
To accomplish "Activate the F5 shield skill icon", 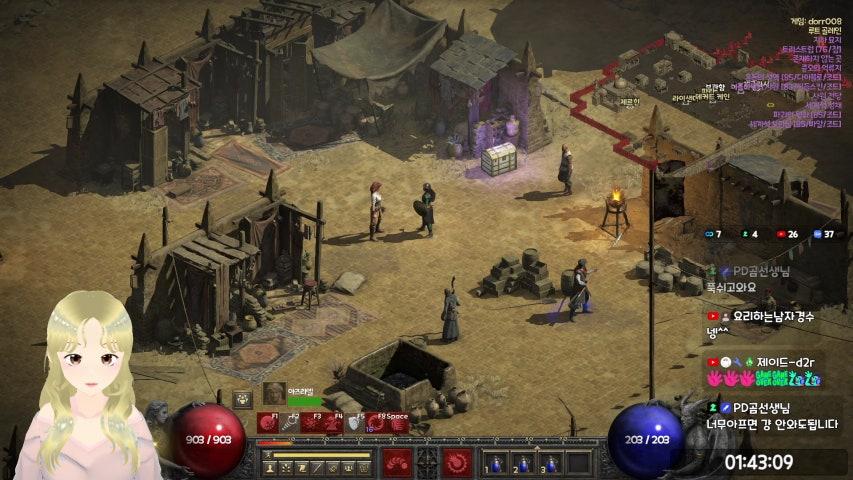I will coord(355,424).
